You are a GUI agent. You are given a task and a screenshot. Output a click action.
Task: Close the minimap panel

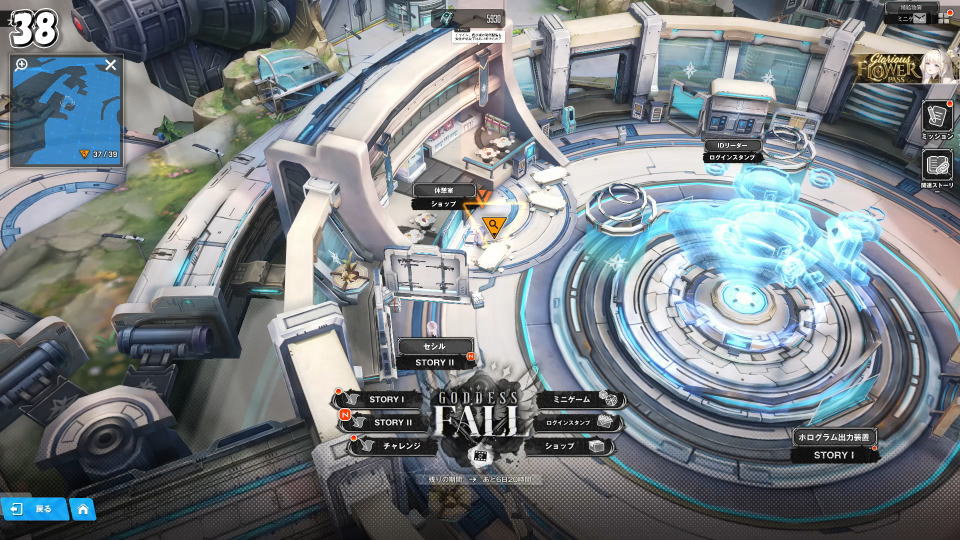click(x=111, y=65)
